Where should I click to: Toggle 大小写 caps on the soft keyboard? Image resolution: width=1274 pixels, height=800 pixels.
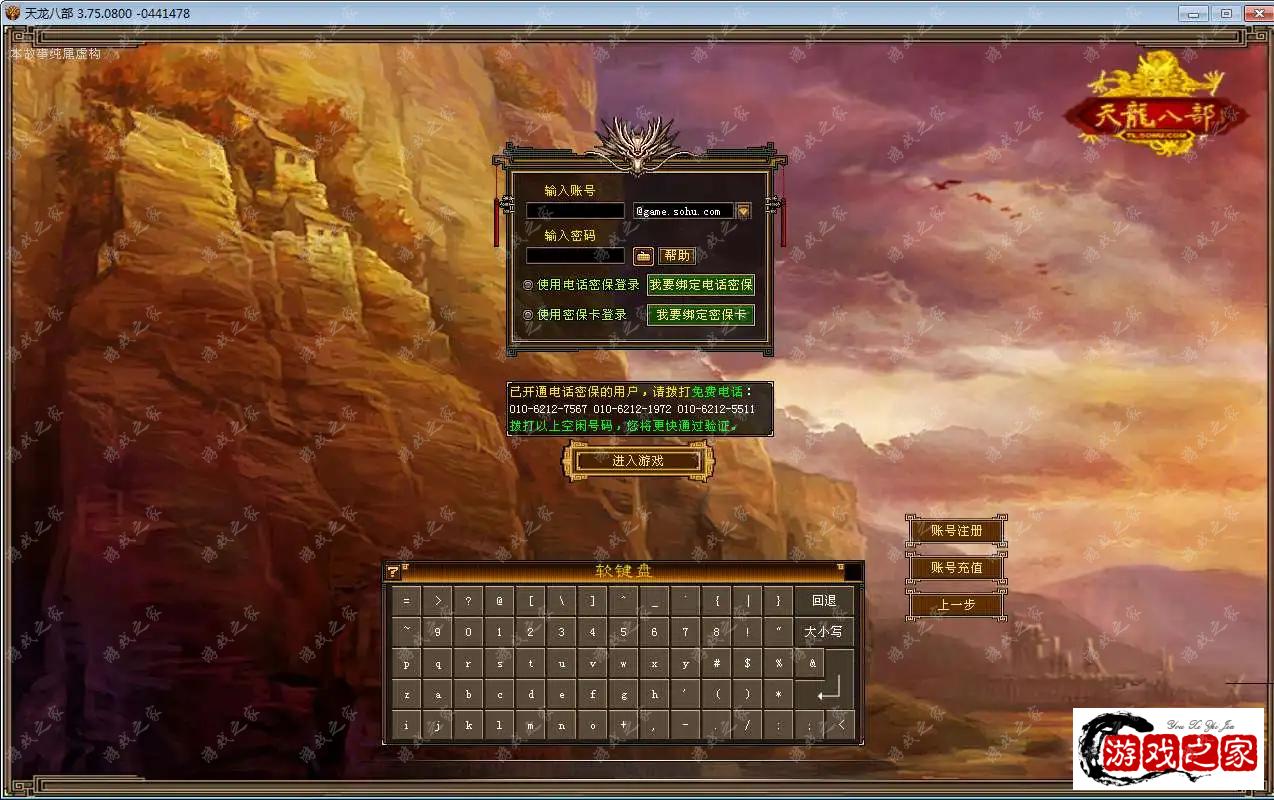(x=824, y=632)
